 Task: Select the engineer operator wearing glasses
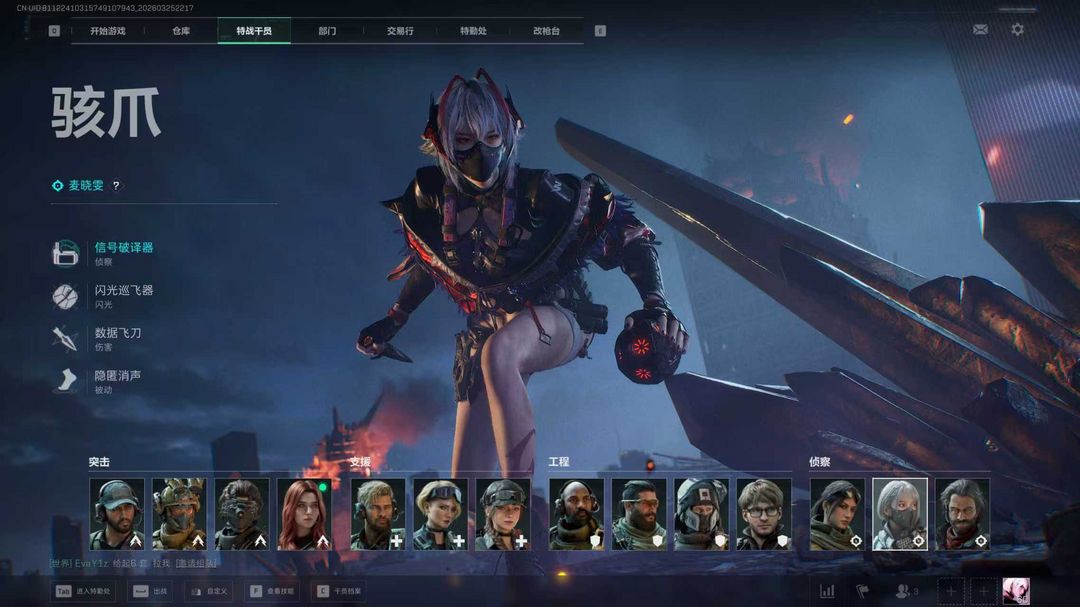[764, 514]
